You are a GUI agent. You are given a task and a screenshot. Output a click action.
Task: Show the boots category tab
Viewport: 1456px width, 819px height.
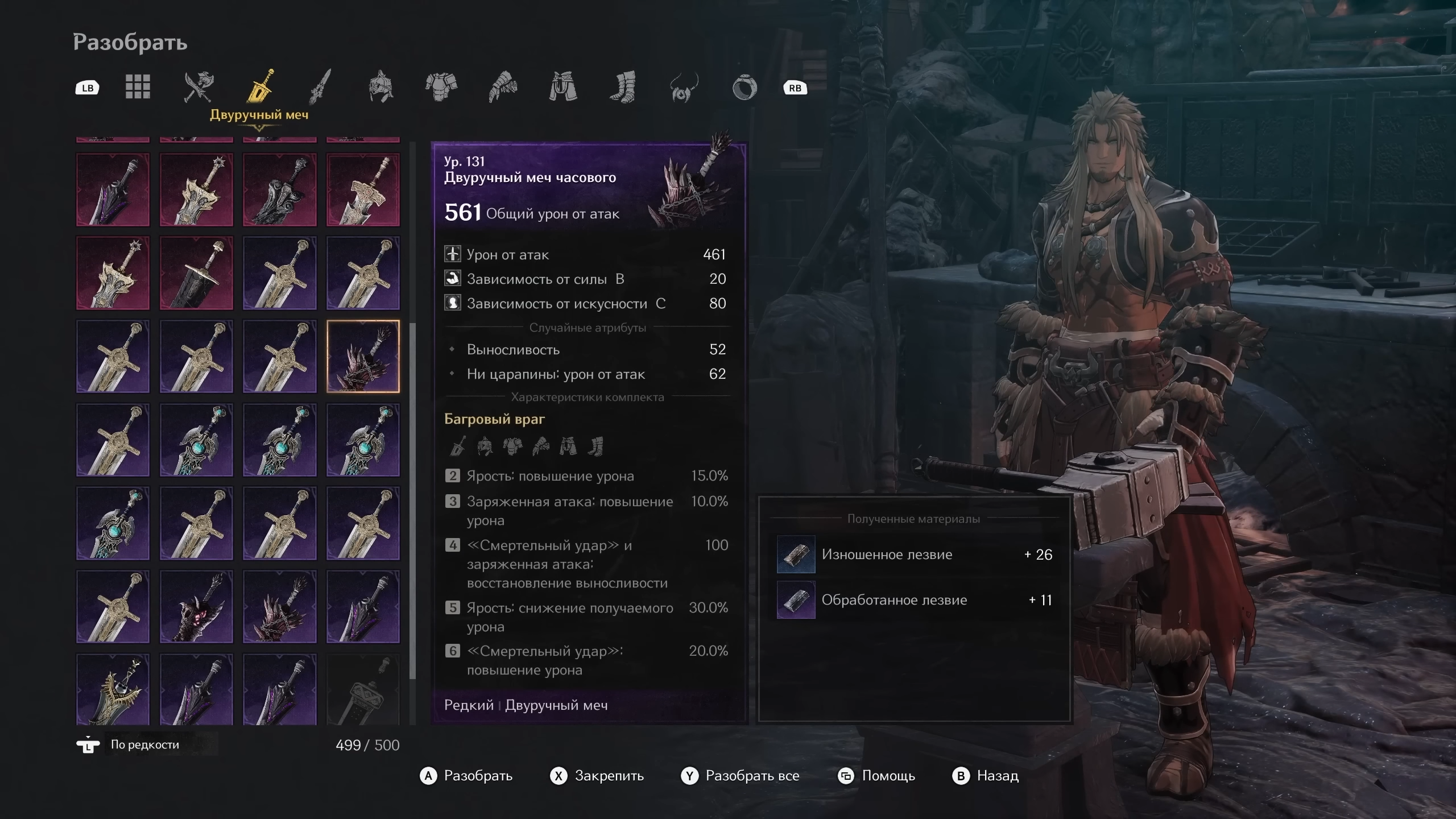pyautogui.click(x=623, y=87)
